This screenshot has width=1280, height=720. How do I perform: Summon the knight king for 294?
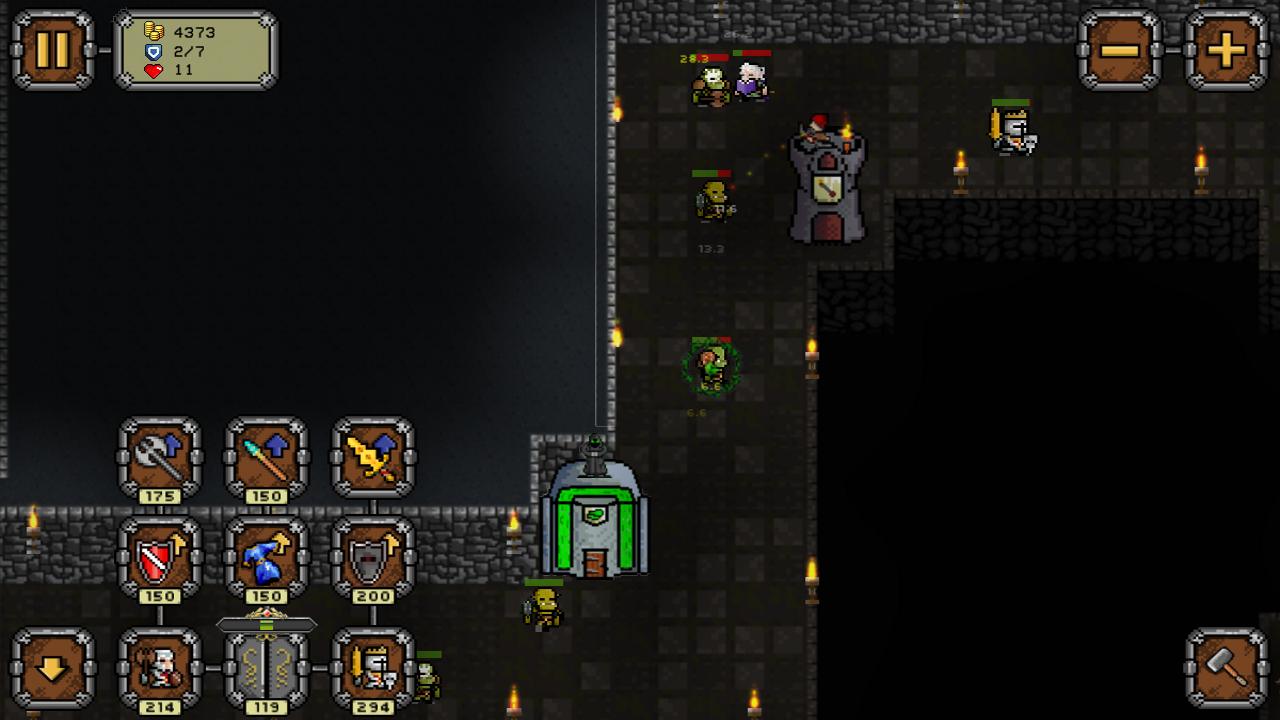(371, 670)
